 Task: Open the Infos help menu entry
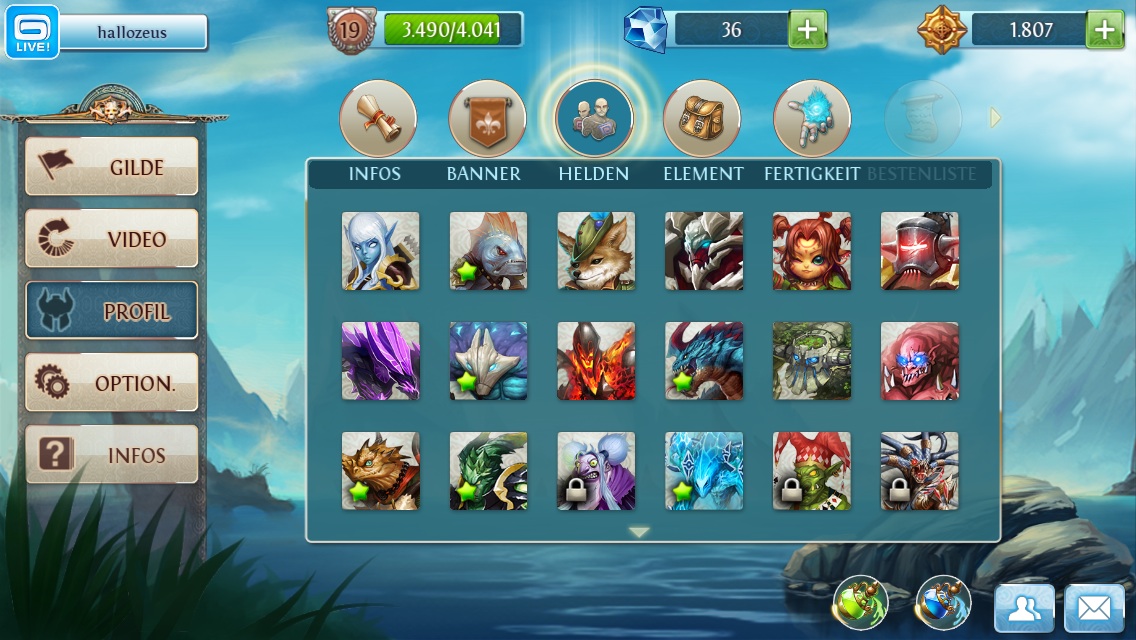(x=111, y=455)
